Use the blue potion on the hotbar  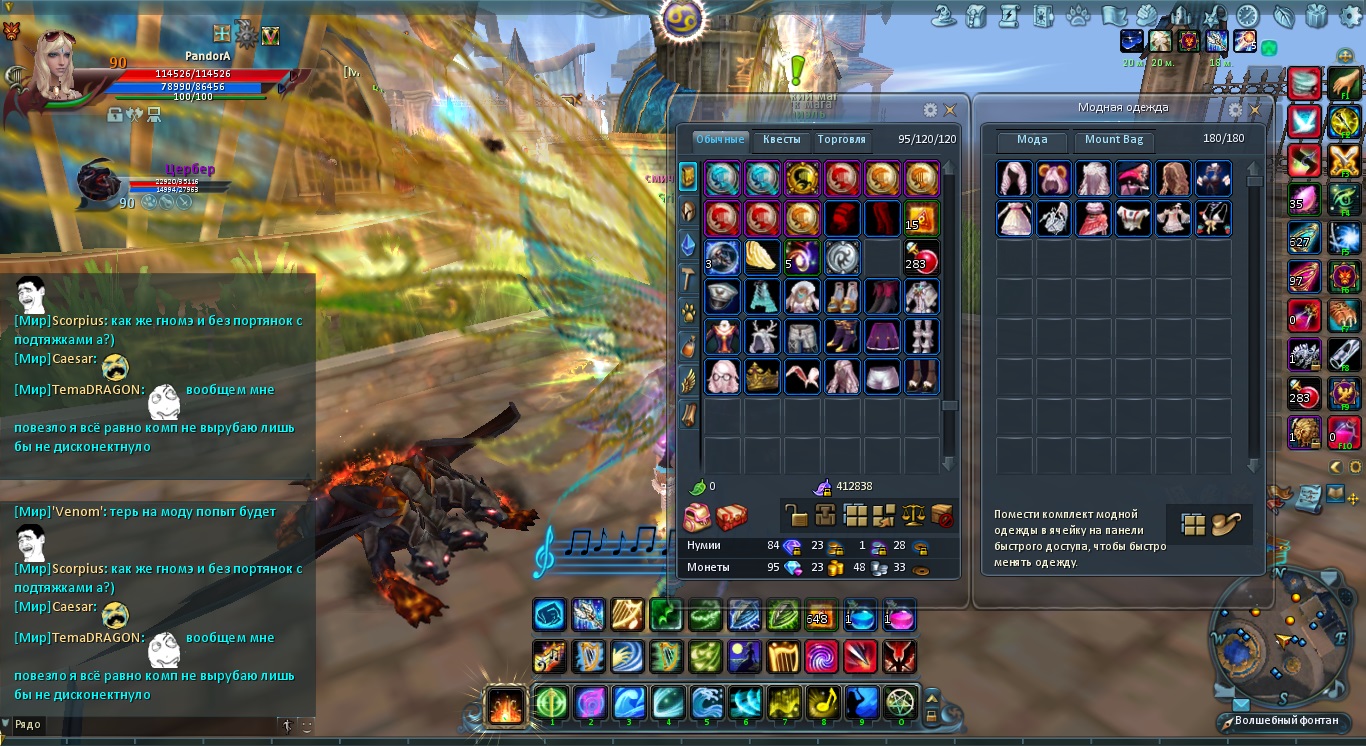click(860, 615)
